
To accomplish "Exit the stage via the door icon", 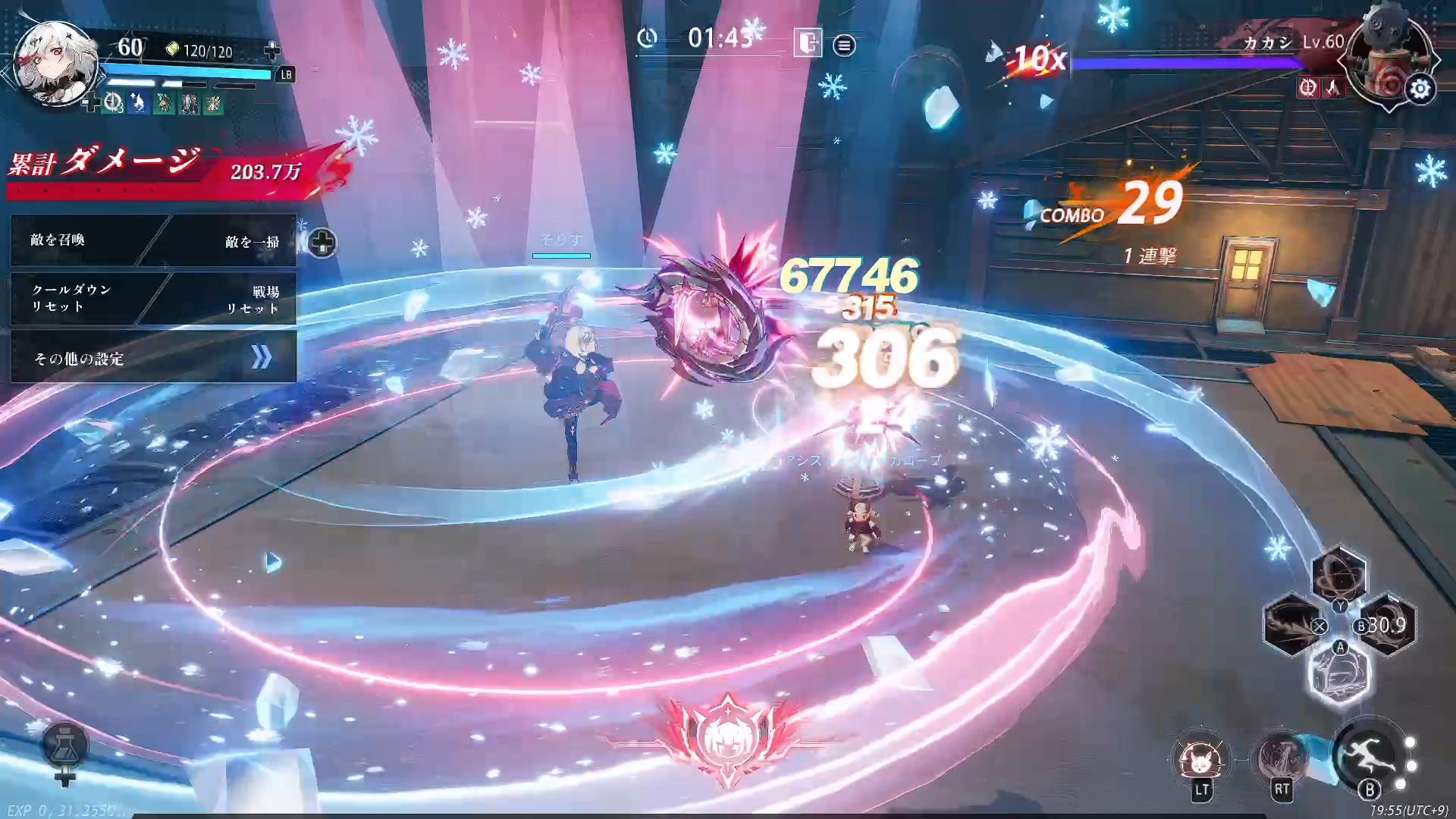I will [808, 42].
